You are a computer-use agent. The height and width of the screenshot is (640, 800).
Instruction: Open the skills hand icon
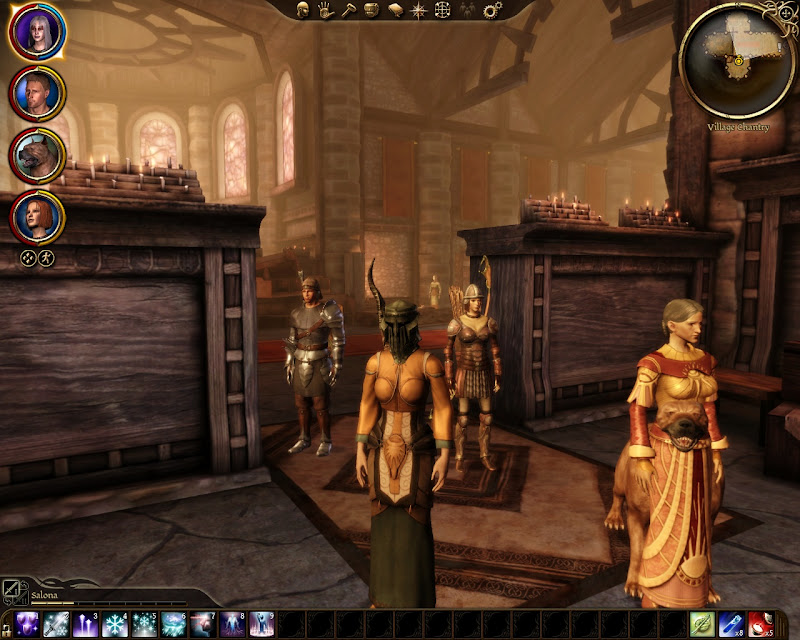pos(326,10)
